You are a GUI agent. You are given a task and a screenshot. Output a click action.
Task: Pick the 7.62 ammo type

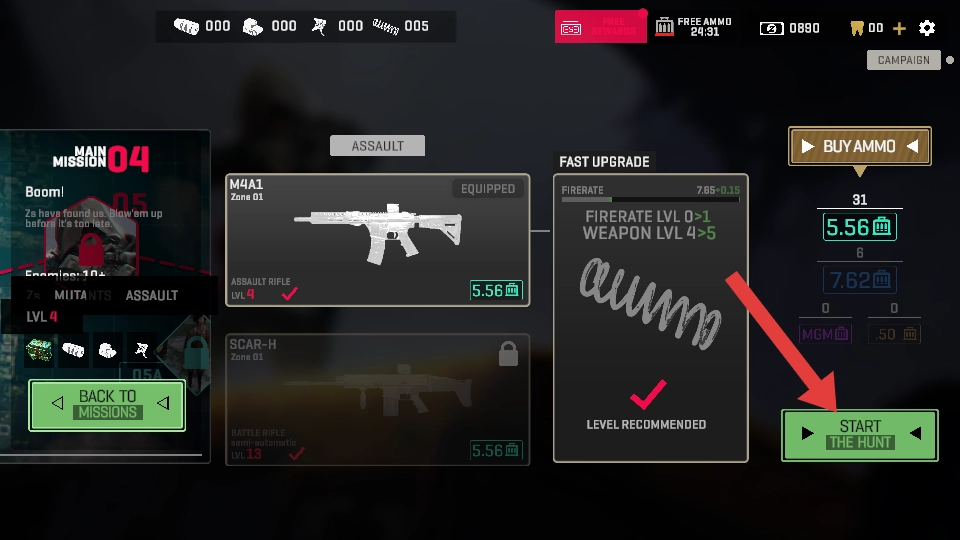point(859,280)
